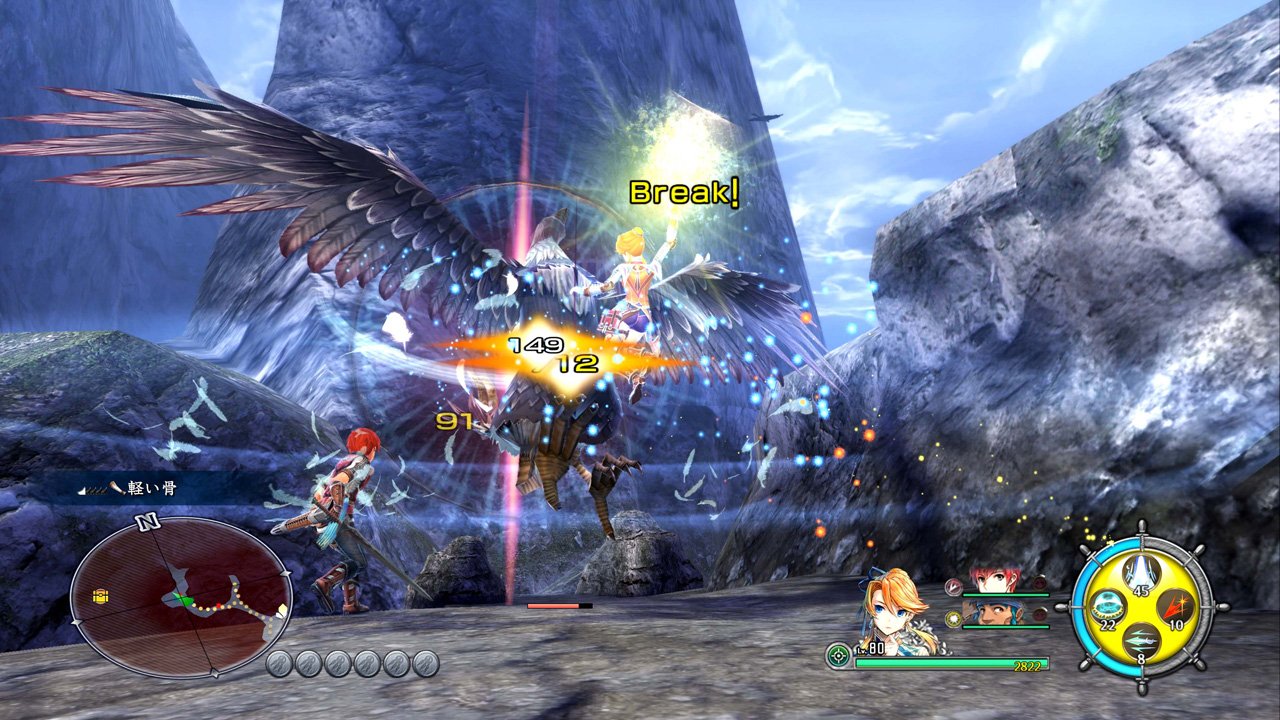
Task: Click the green player arrow on the minimap
Action: coord(184,599)
